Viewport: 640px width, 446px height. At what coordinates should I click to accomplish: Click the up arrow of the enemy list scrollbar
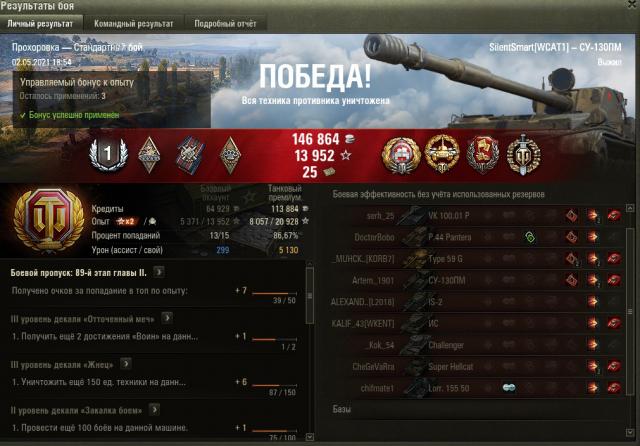coord(629,206)
